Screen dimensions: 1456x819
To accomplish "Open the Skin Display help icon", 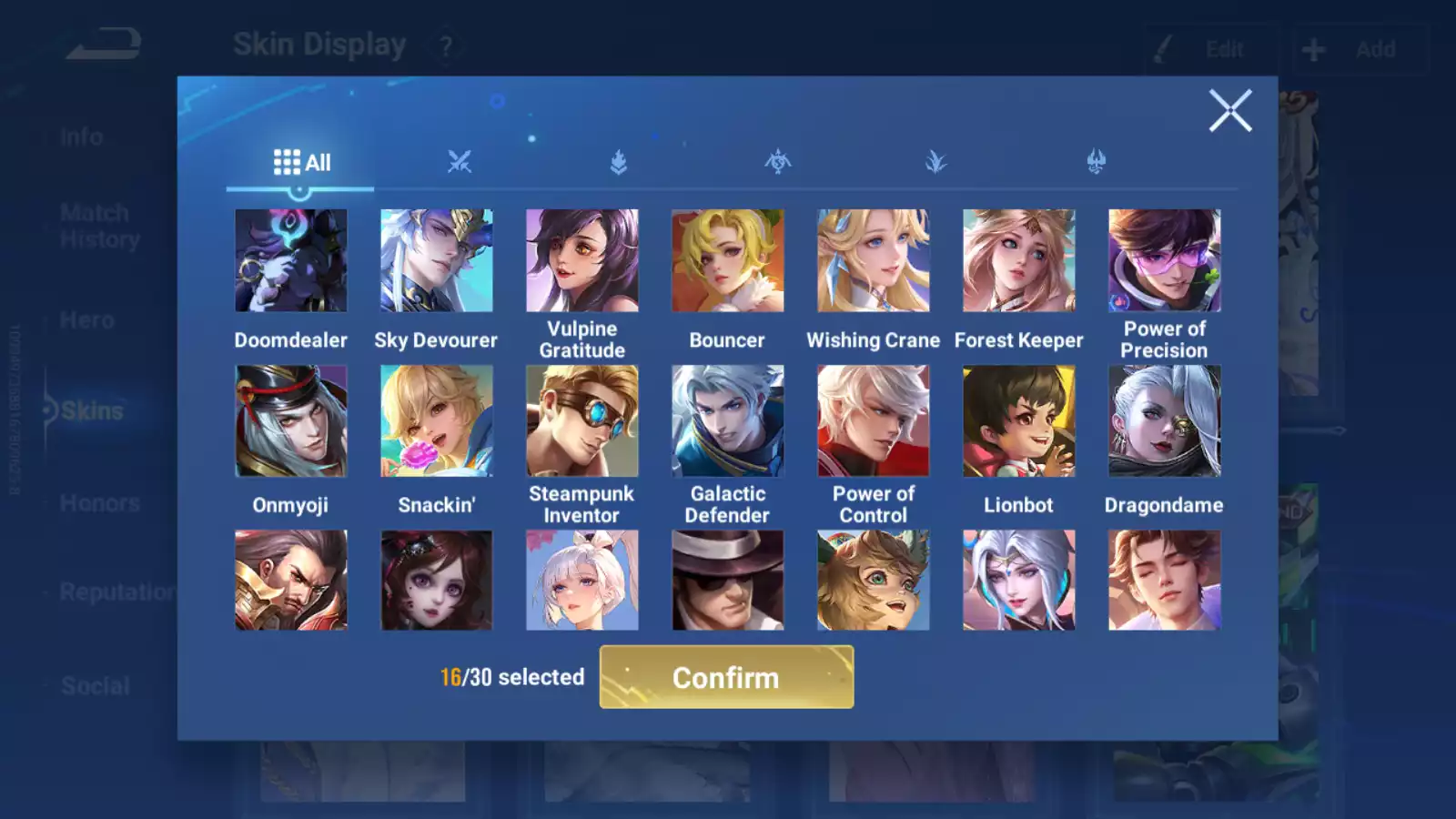I will pyautogui.click(x=445, y=44).
